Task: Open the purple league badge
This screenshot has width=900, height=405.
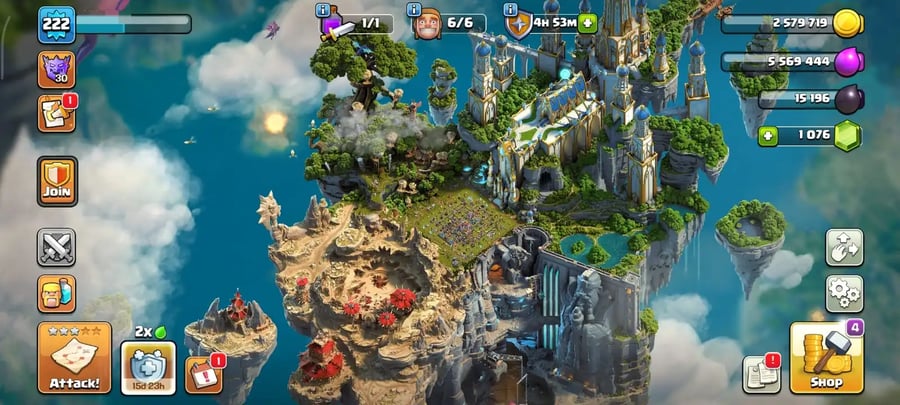Action: click(x=57, y=69)
